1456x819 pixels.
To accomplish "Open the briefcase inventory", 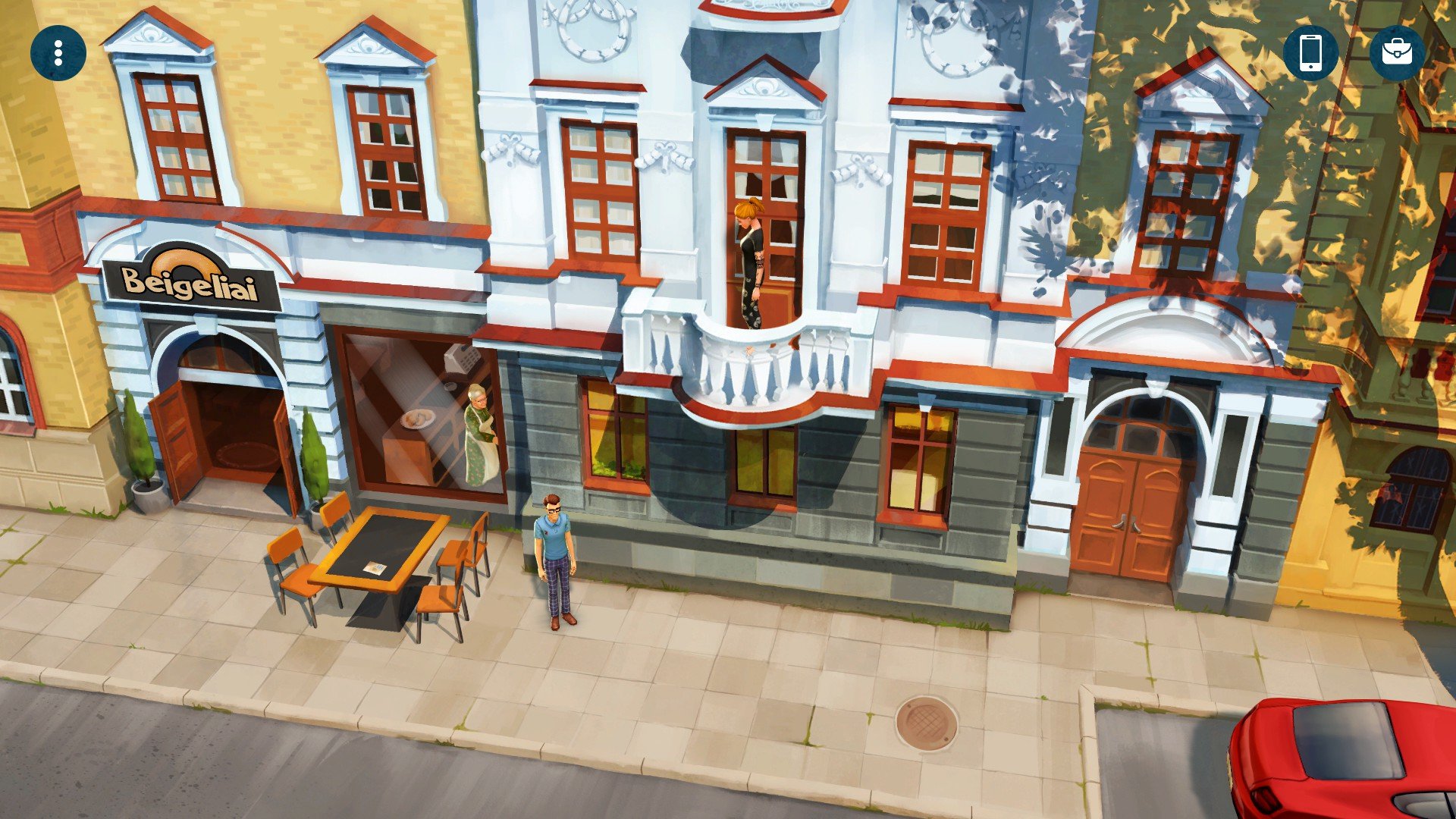I will tap(1397, 53).
